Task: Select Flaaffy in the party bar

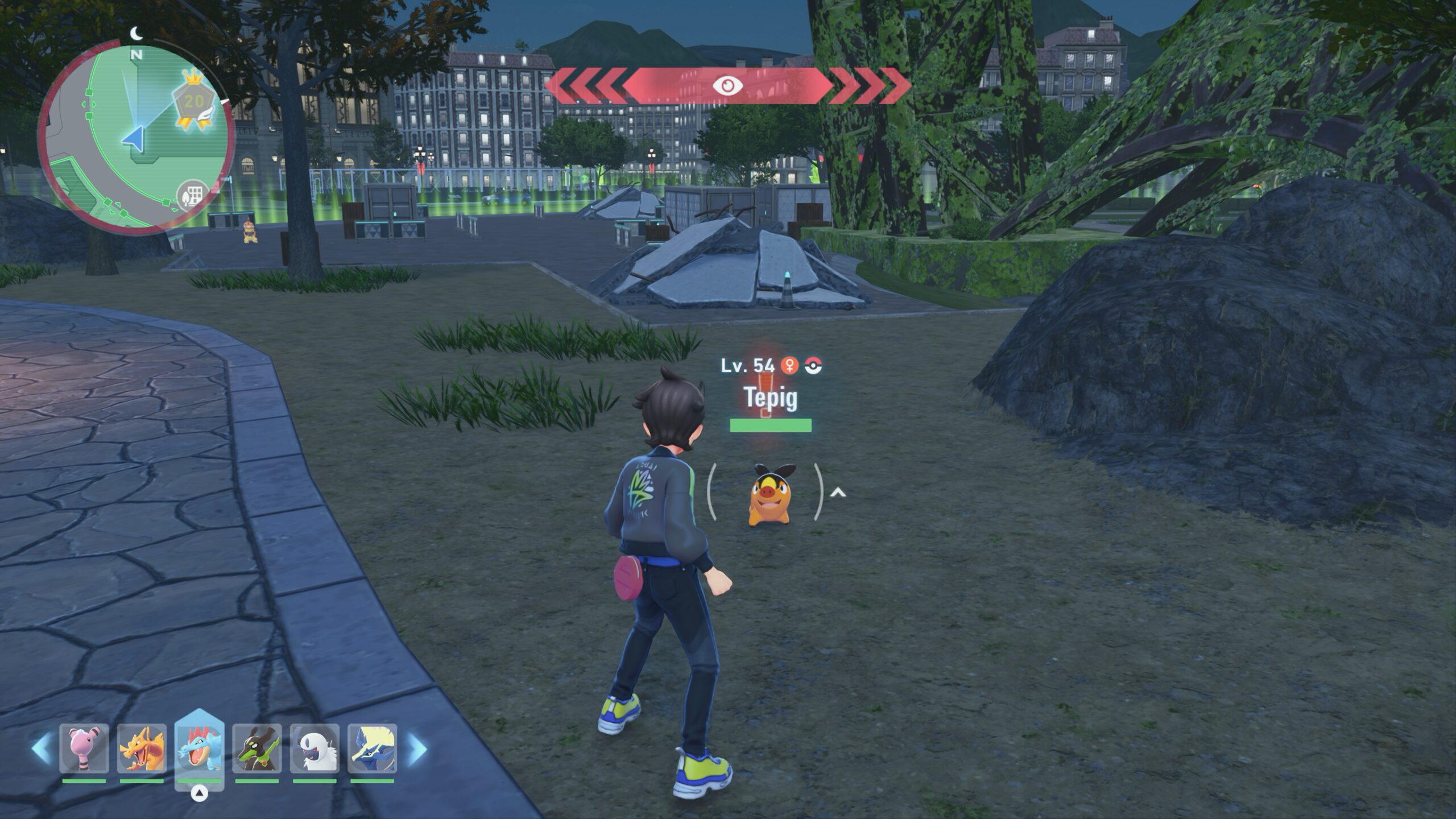Action: point(84,748)
